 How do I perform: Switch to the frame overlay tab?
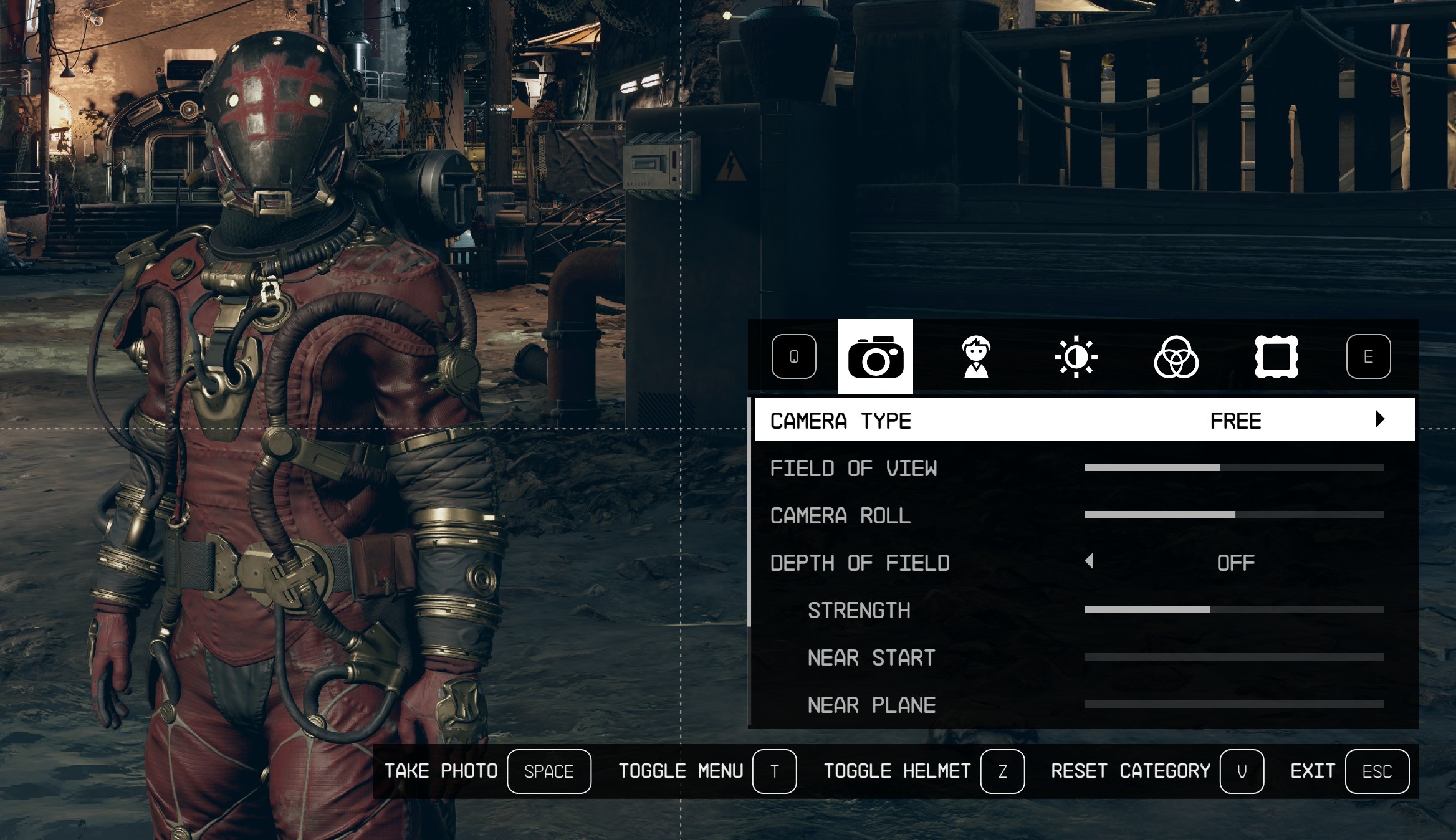pyautogui.click(x=1276, y=356)
